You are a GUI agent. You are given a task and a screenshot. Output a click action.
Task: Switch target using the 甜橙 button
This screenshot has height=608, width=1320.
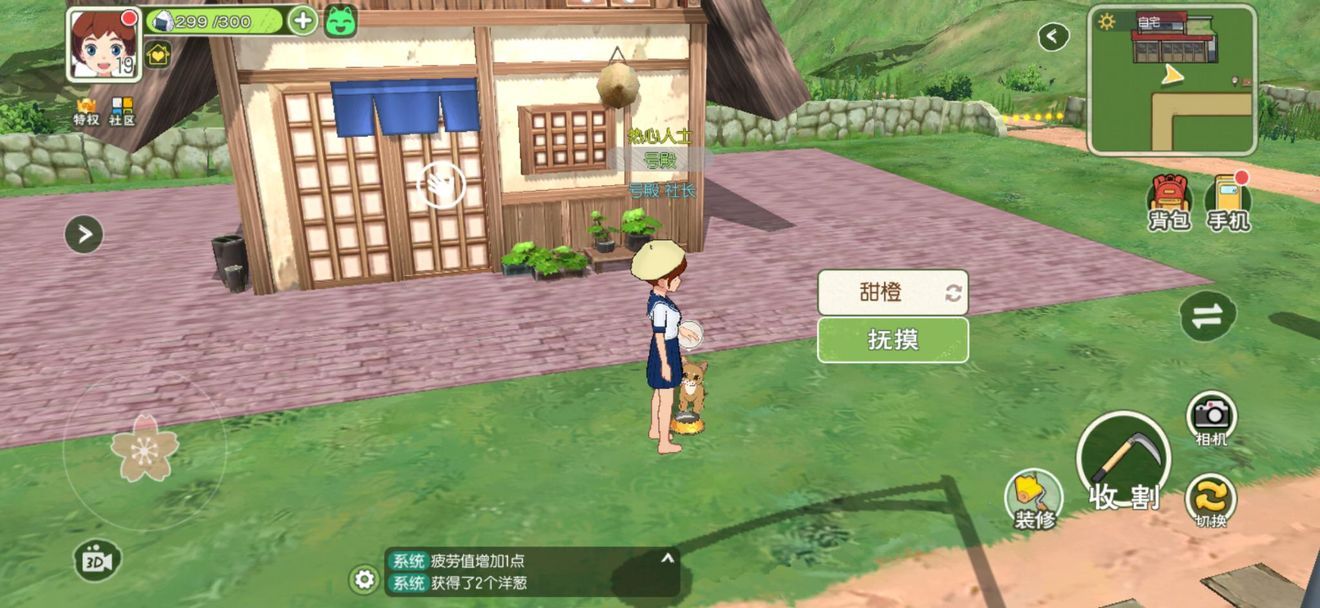click(x=893, y=292)
